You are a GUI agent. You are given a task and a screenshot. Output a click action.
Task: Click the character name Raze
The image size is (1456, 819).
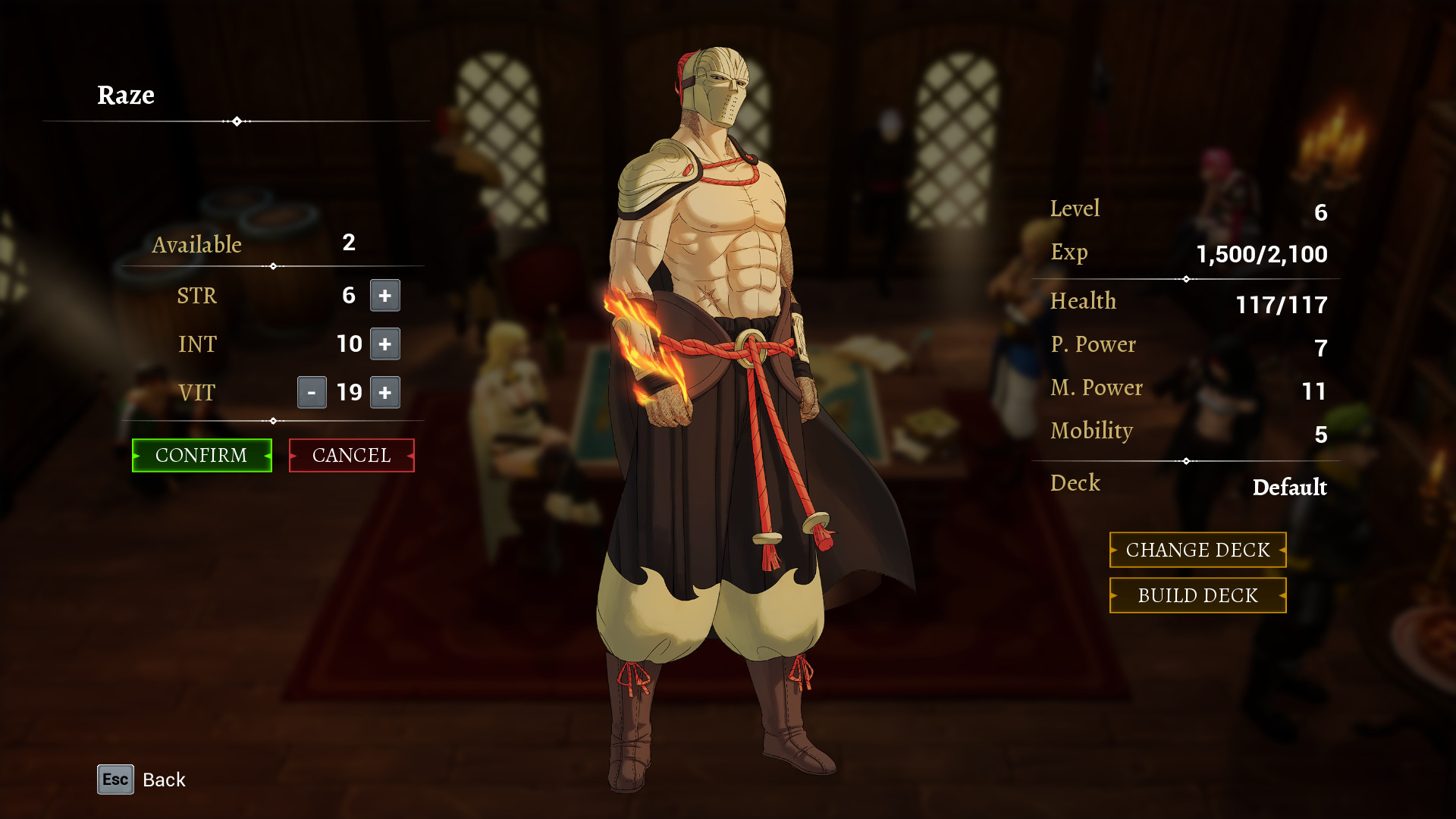tap(126, 96)
